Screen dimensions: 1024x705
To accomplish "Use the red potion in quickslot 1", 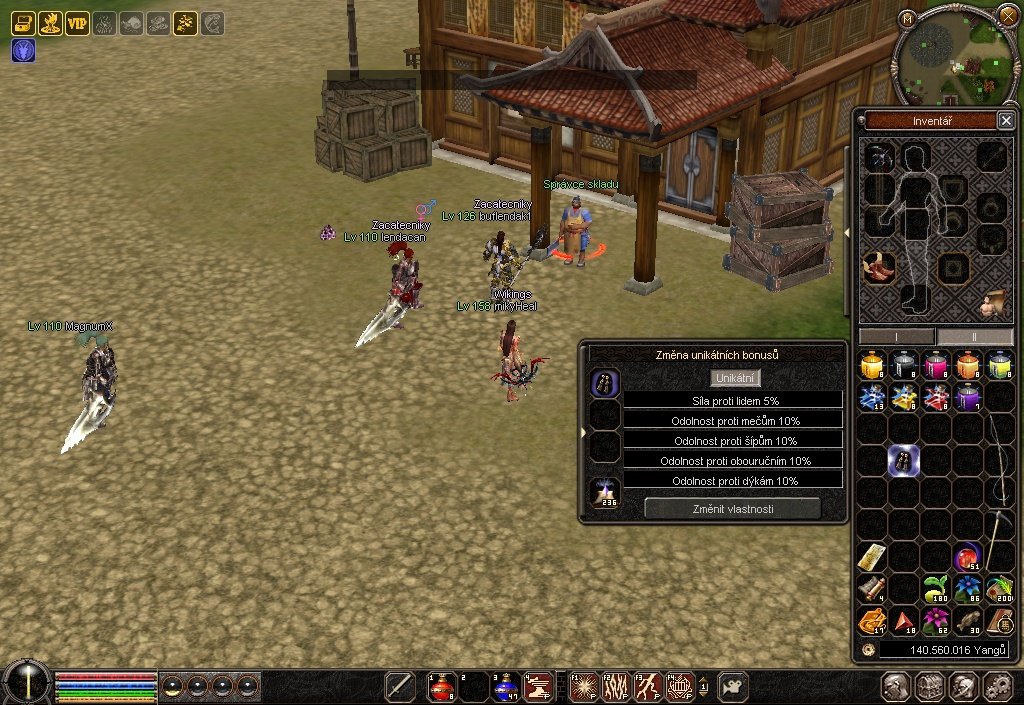I will coord(442,686).
